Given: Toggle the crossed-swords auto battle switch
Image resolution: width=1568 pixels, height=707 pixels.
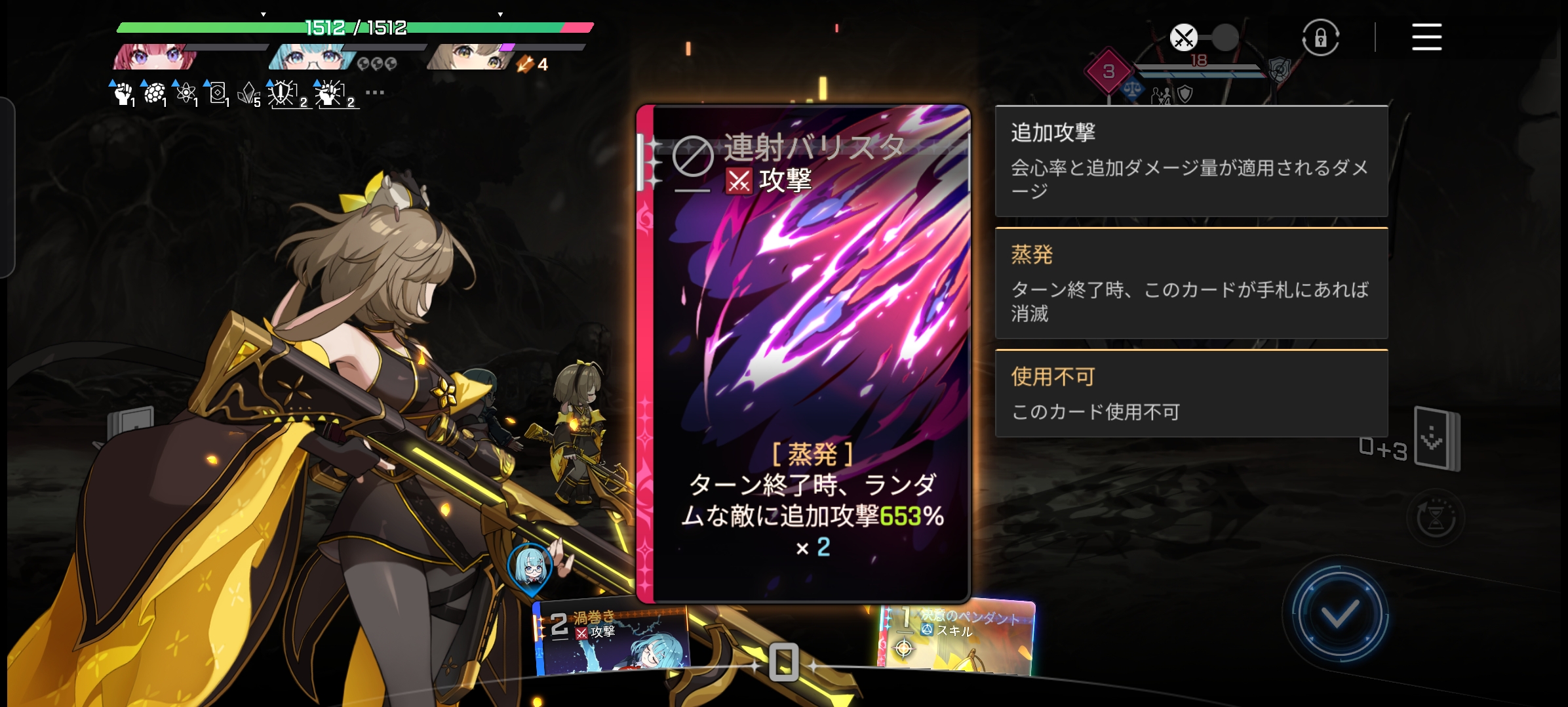Looking at the screenshot, I should pyautogui.click(x=1204, y=37).
